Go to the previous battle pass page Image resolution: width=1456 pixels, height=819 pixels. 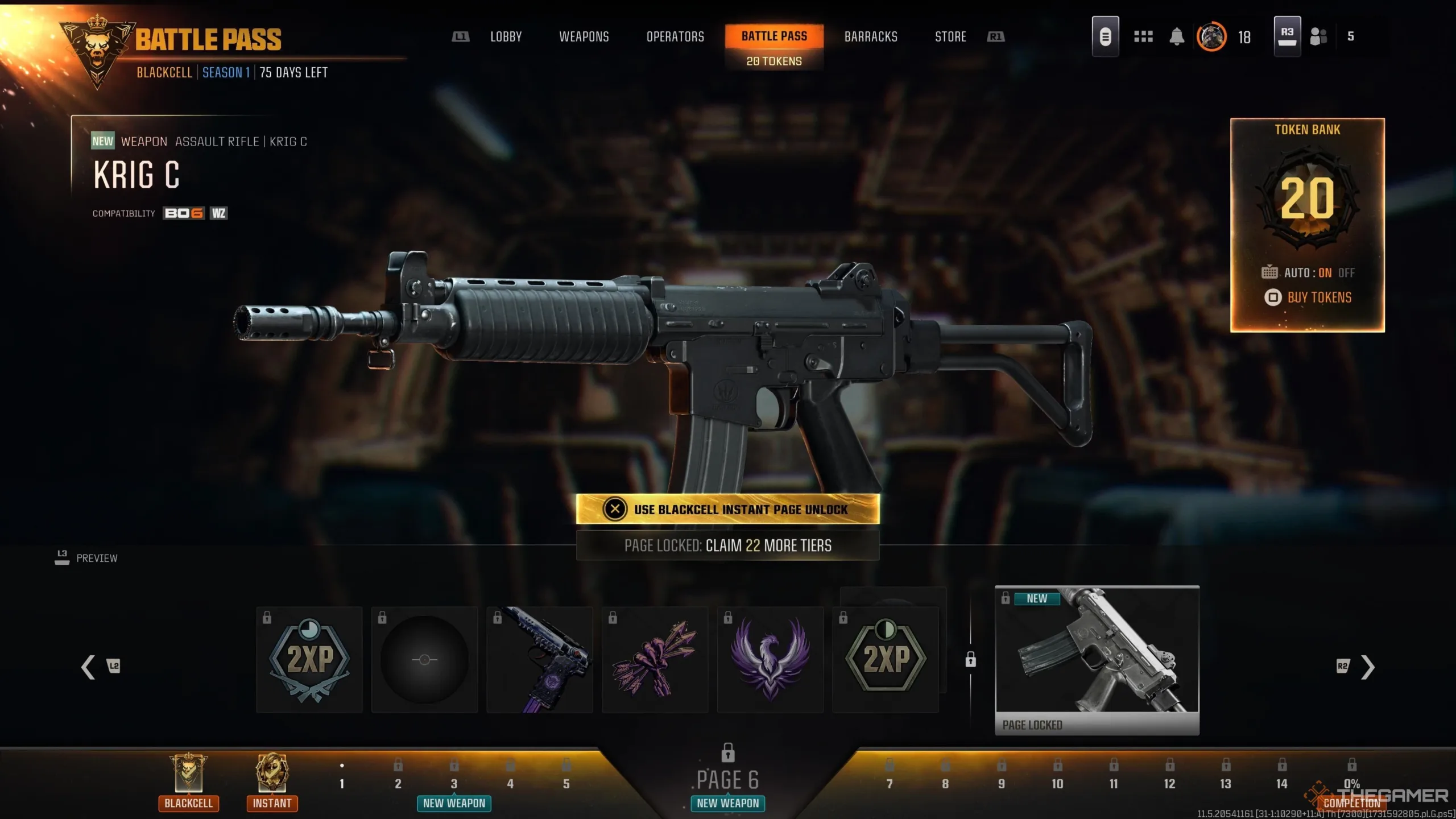pos(89,667)
